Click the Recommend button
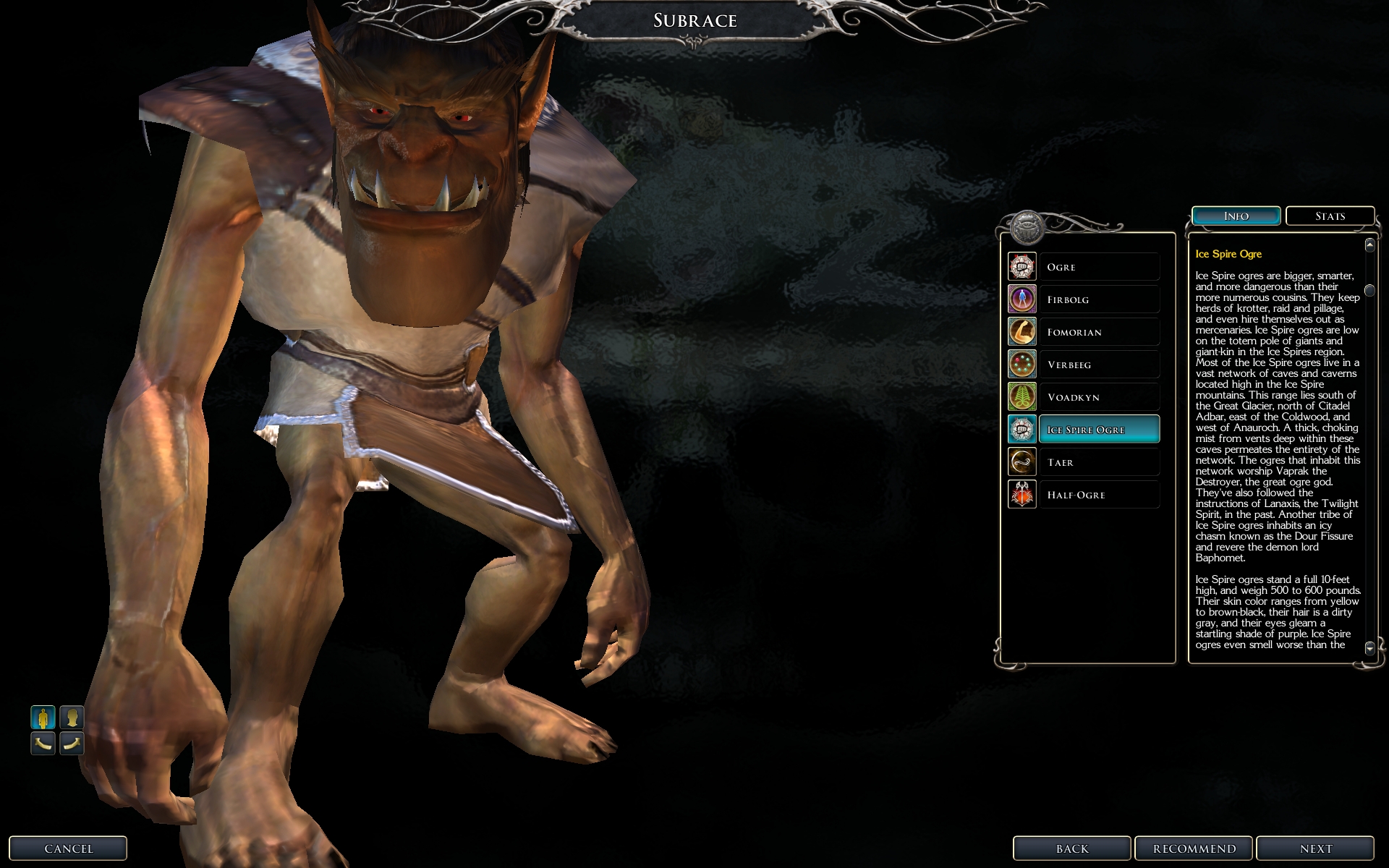 [1194, 848]
